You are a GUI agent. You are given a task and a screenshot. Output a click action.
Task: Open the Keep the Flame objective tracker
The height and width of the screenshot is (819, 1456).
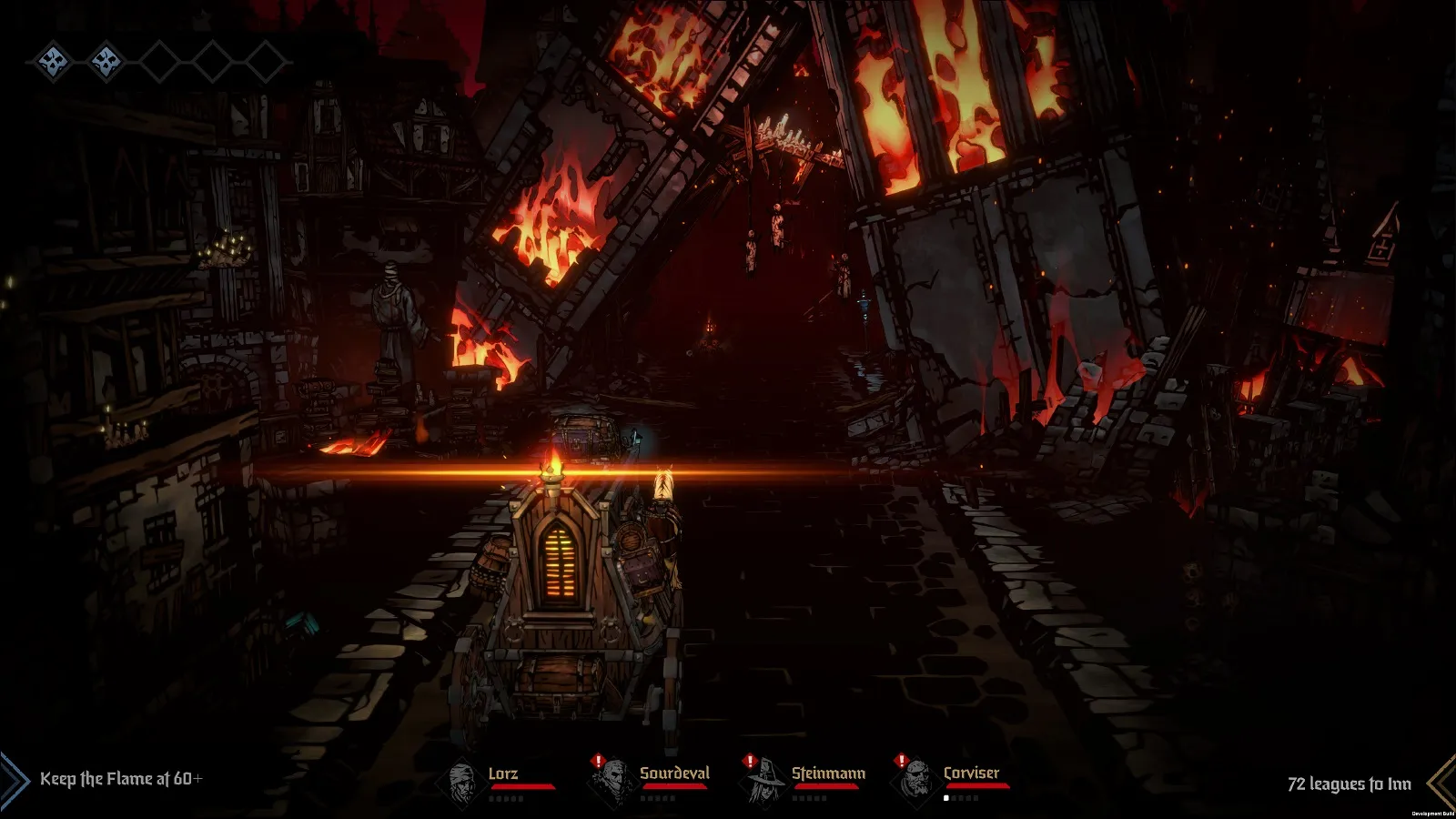pos(121,779)
